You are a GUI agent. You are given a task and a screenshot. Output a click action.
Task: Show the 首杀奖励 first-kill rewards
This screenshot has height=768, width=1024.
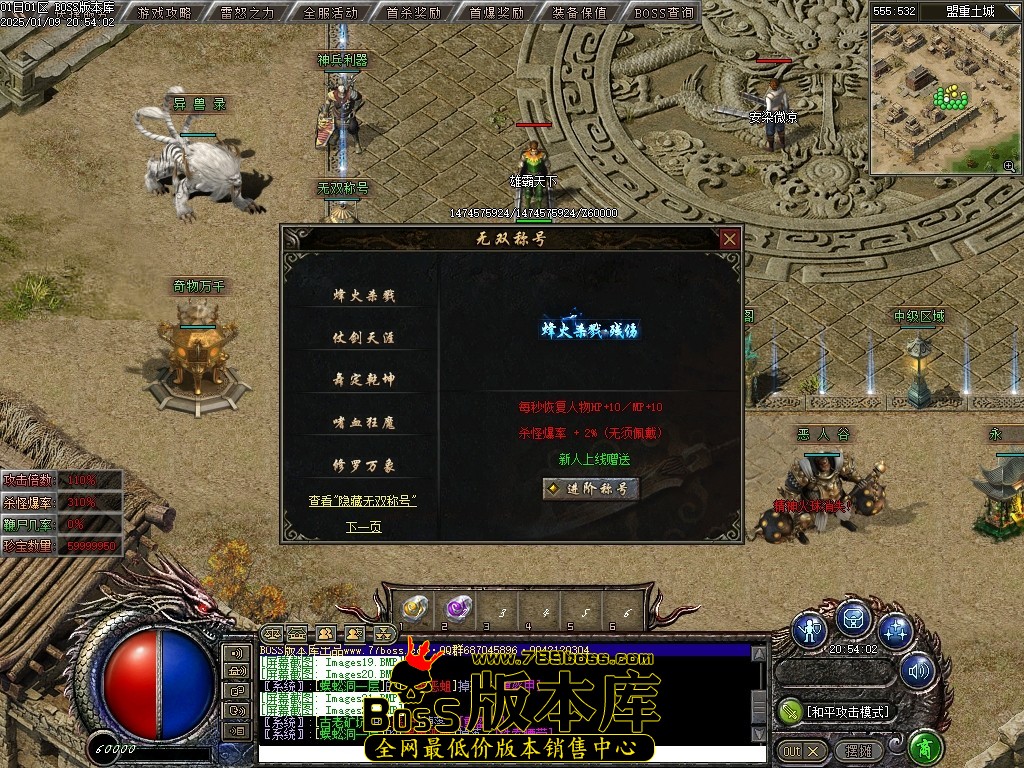coord(413,13)
